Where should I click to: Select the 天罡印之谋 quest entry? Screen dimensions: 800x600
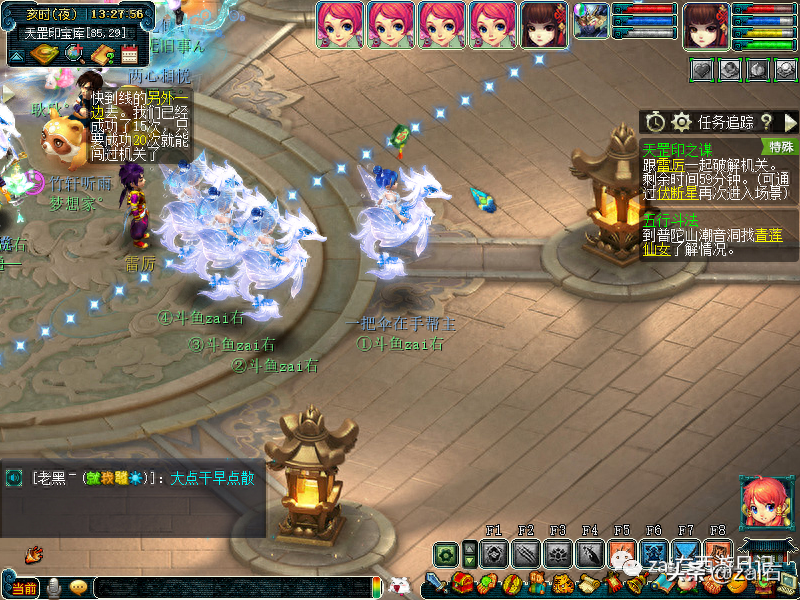point(678,147)
